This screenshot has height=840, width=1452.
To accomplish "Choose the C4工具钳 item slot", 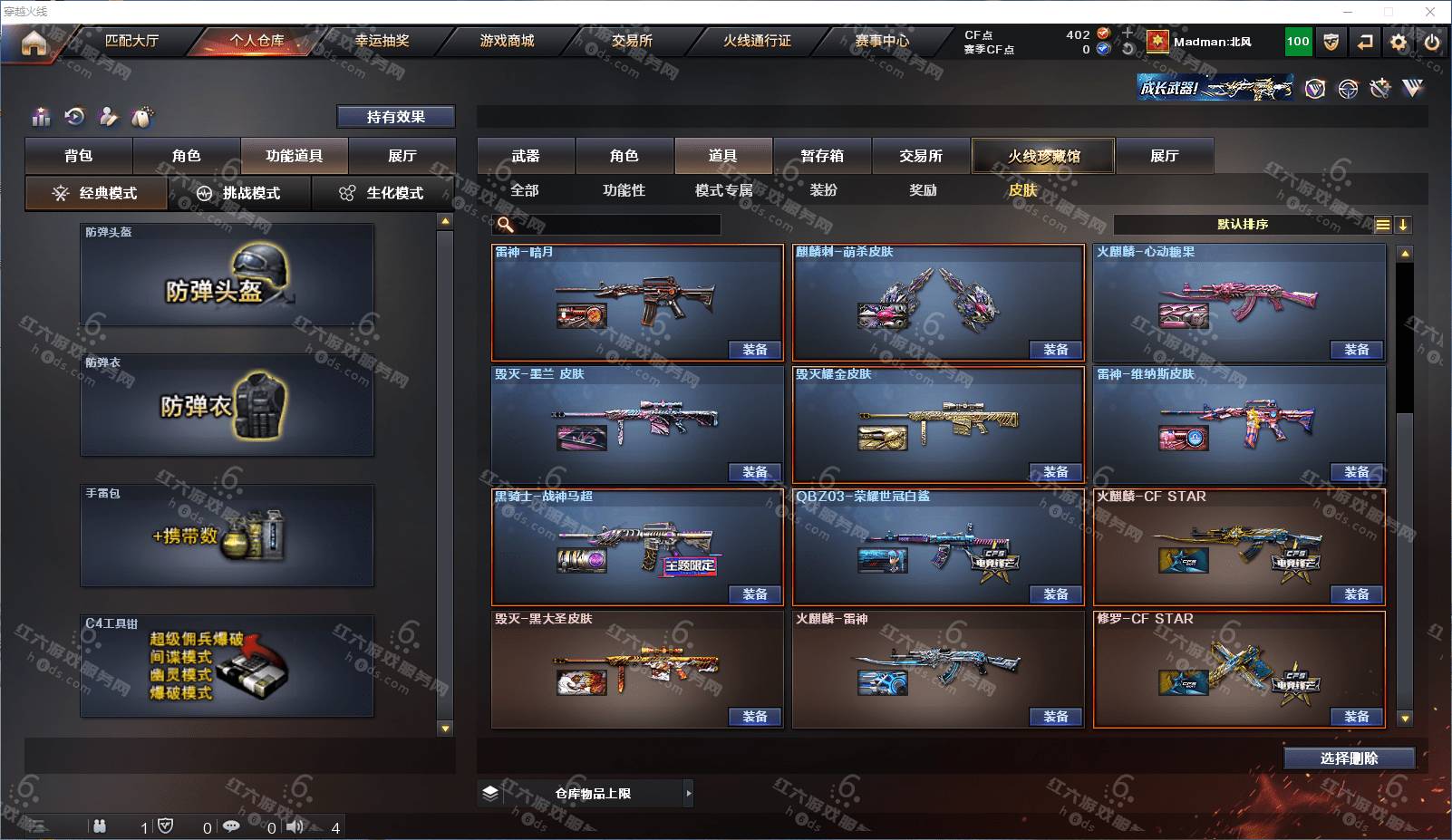I will [x=227, y=666].
